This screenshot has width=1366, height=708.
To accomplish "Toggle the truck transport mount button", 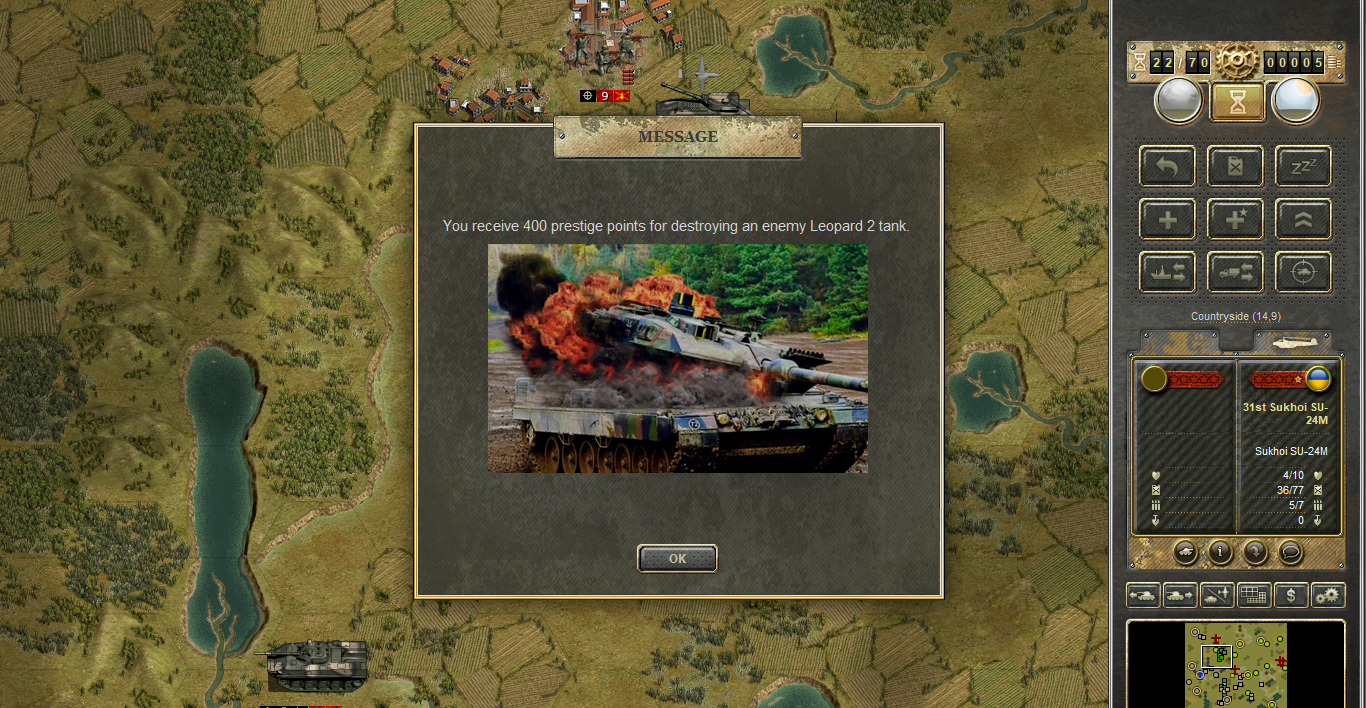I will 1235,271.
